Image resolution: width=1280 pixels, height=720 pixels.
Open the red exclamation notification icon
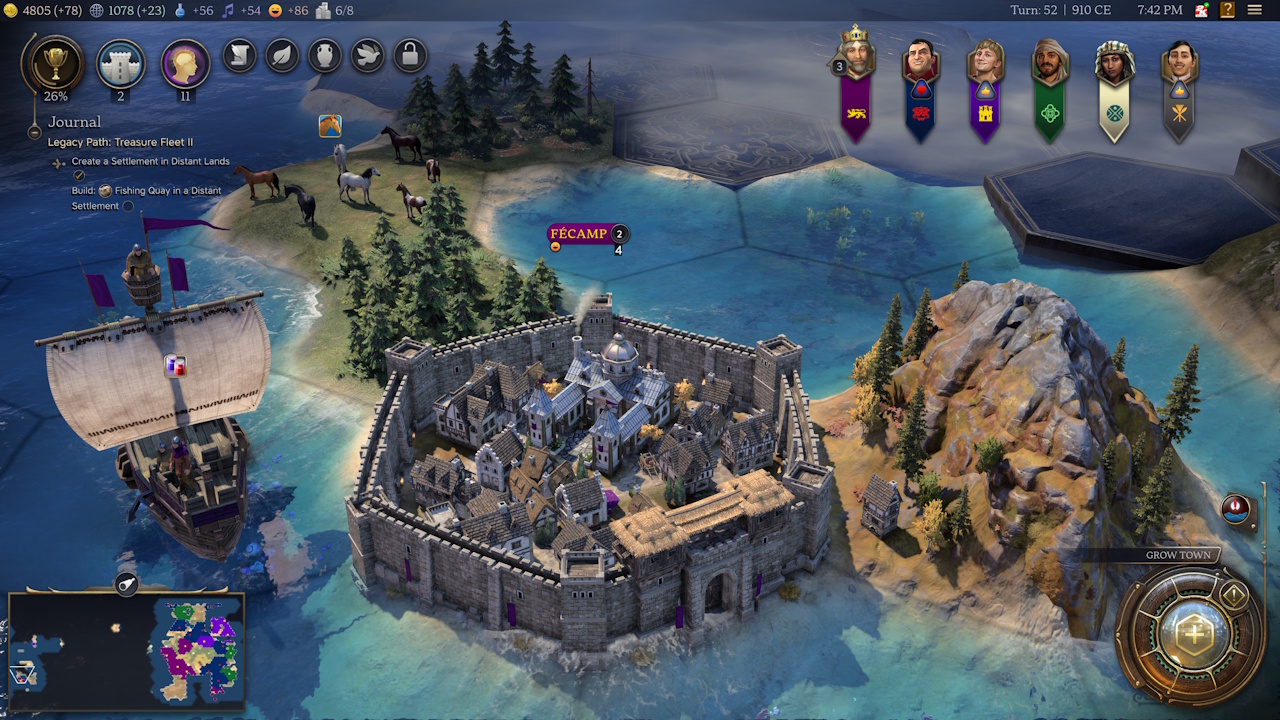1236,509
